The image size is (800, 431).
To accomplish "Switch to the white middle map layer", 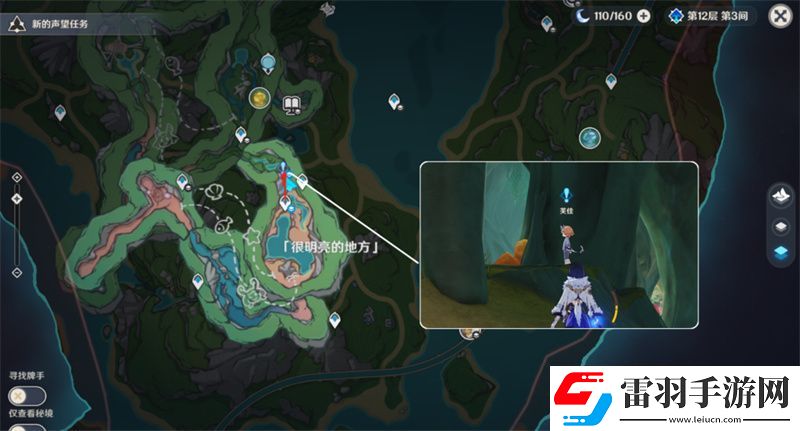I will click(780, 226).
